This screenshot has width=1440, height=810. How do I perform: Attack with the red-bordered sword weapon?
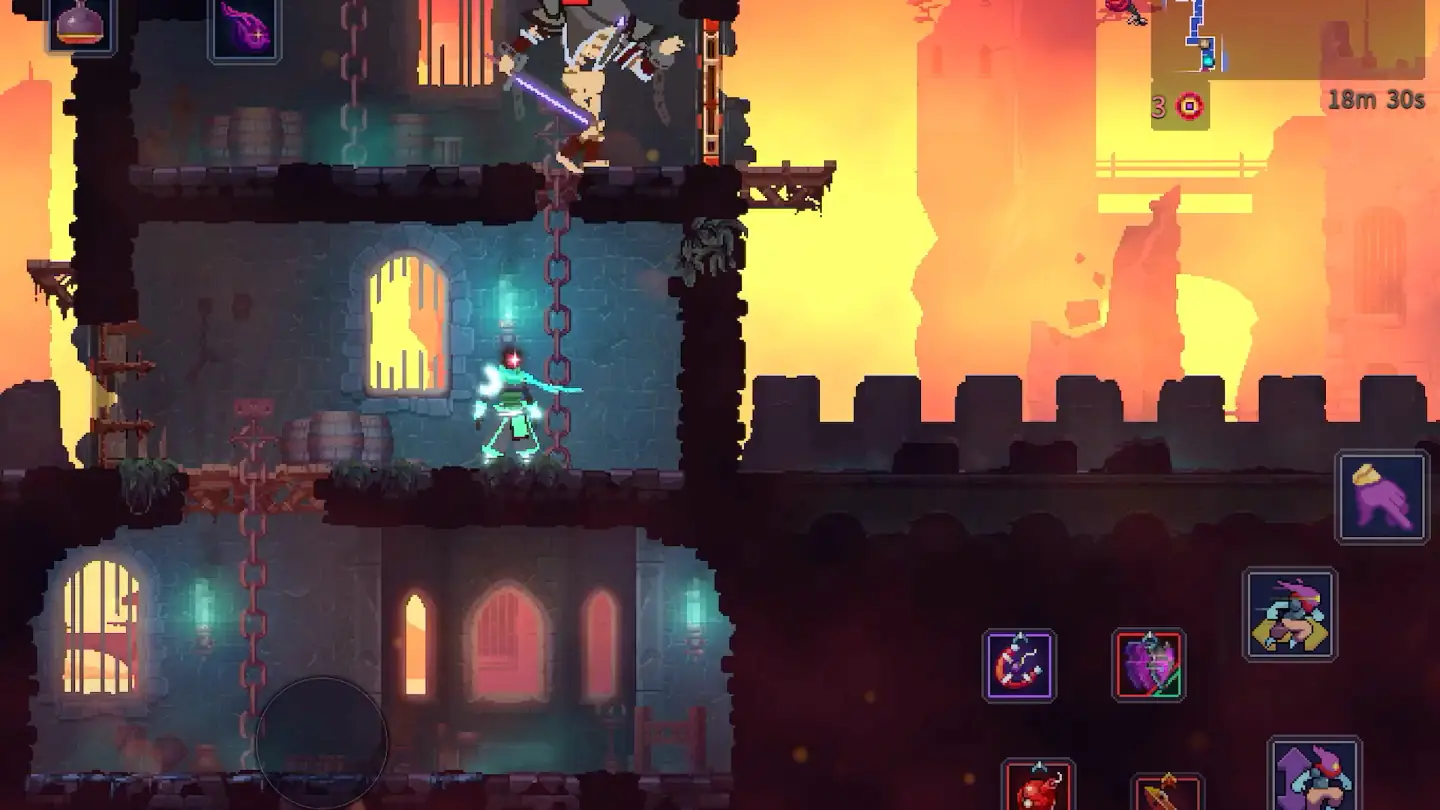[1167, 792]
